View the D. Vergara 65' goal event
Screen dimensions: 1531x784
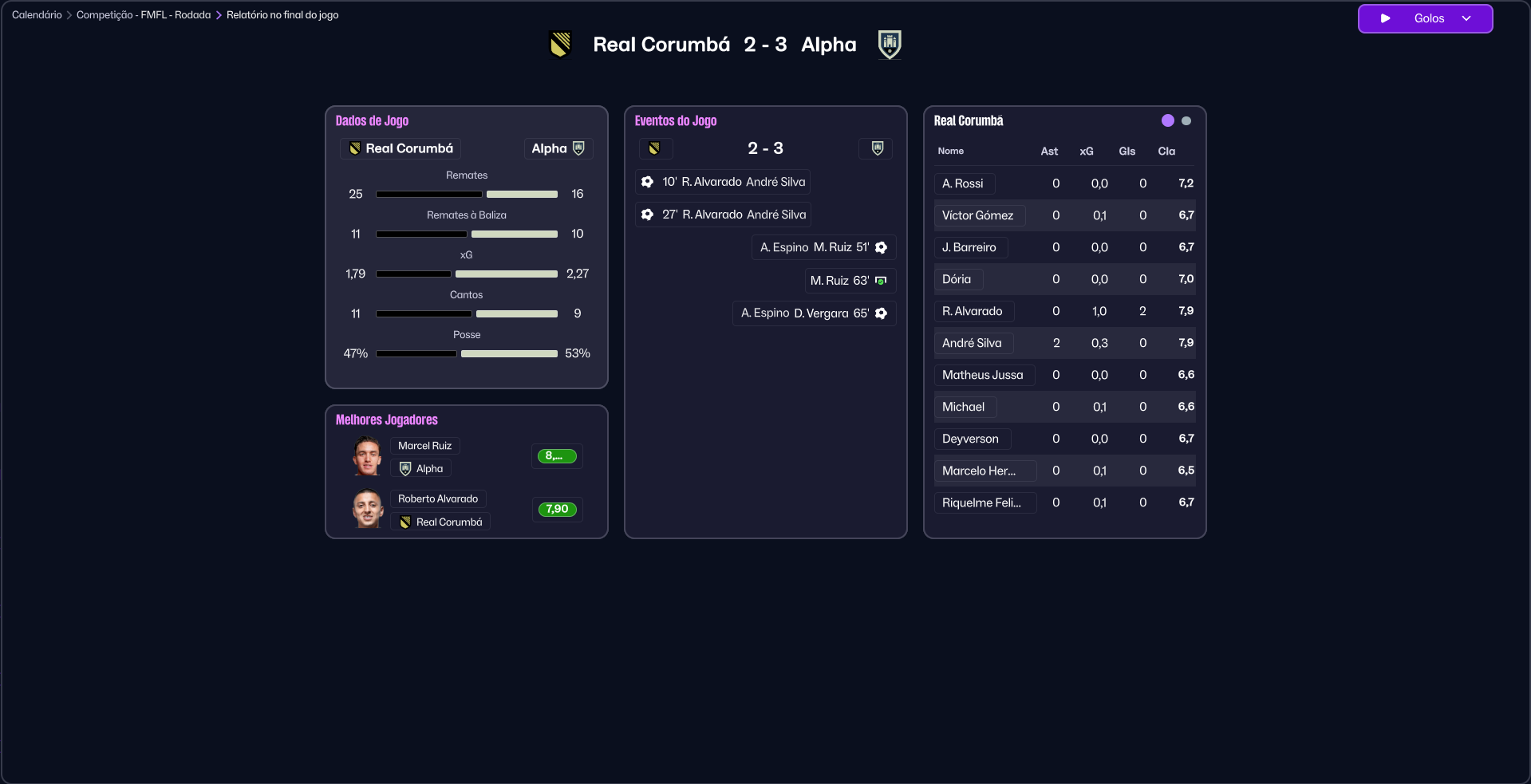(x=814, y=313)
